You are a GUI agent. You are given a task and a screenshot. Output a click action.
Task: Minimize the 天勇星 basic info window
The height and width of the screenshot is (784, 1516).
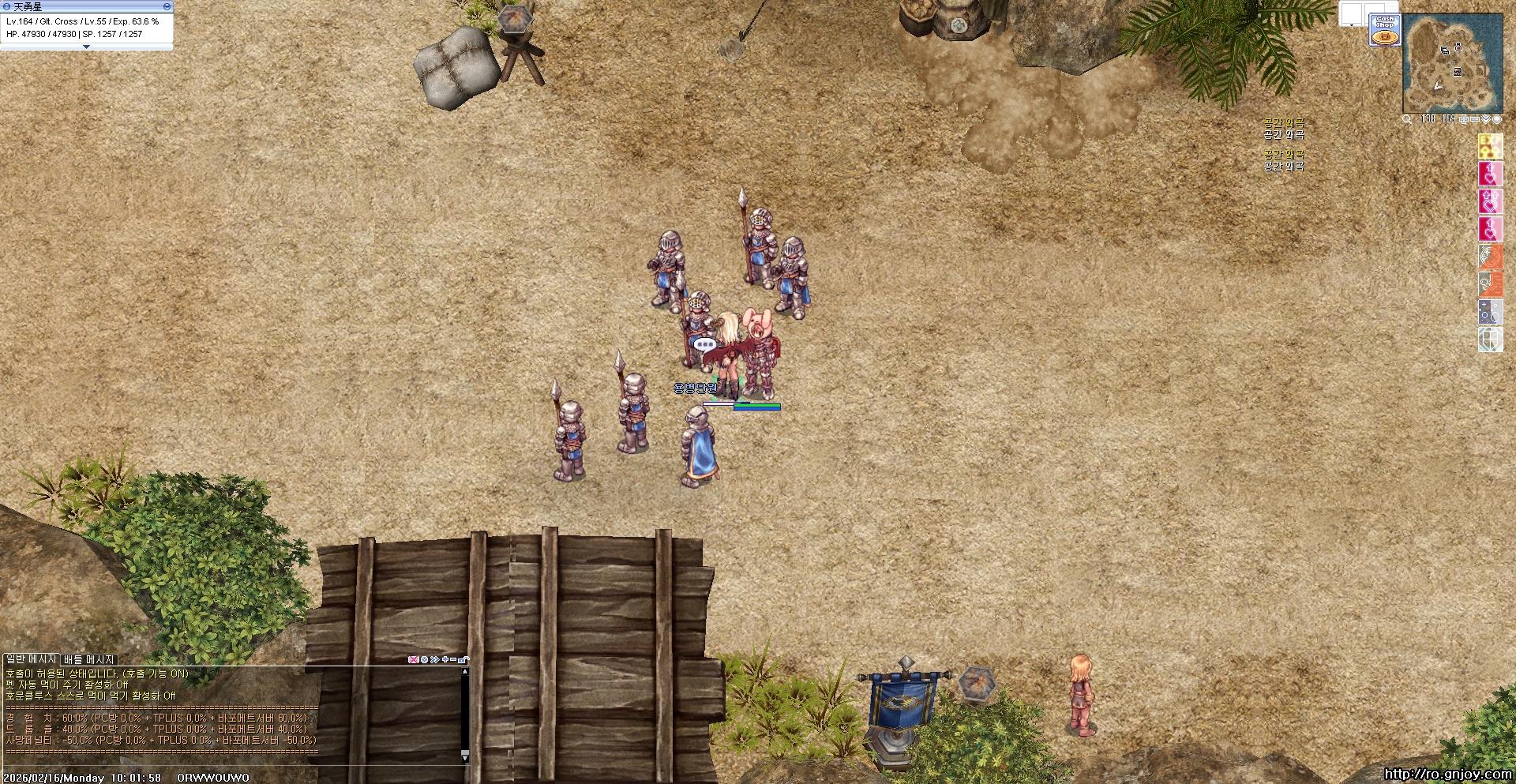pos(167,6)
